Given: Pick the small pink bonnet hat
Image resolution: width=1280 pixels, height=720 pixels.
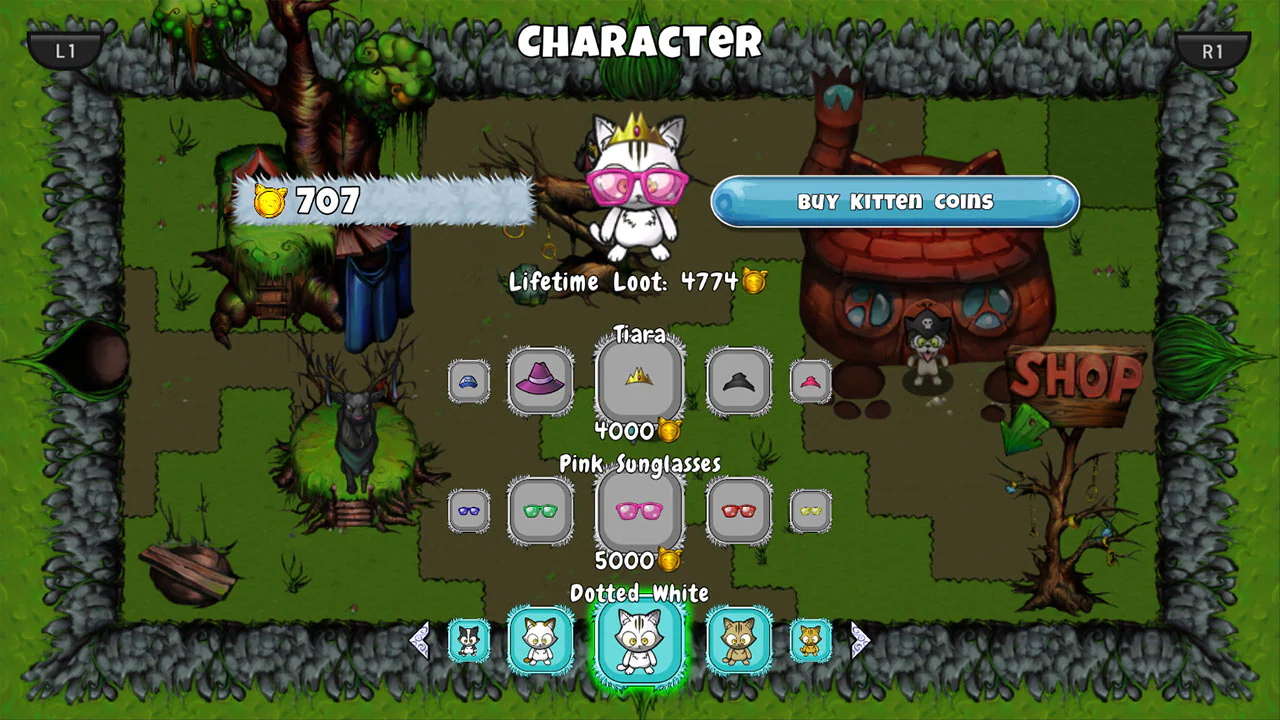Looking at the screenshot, I should [810, 381].
